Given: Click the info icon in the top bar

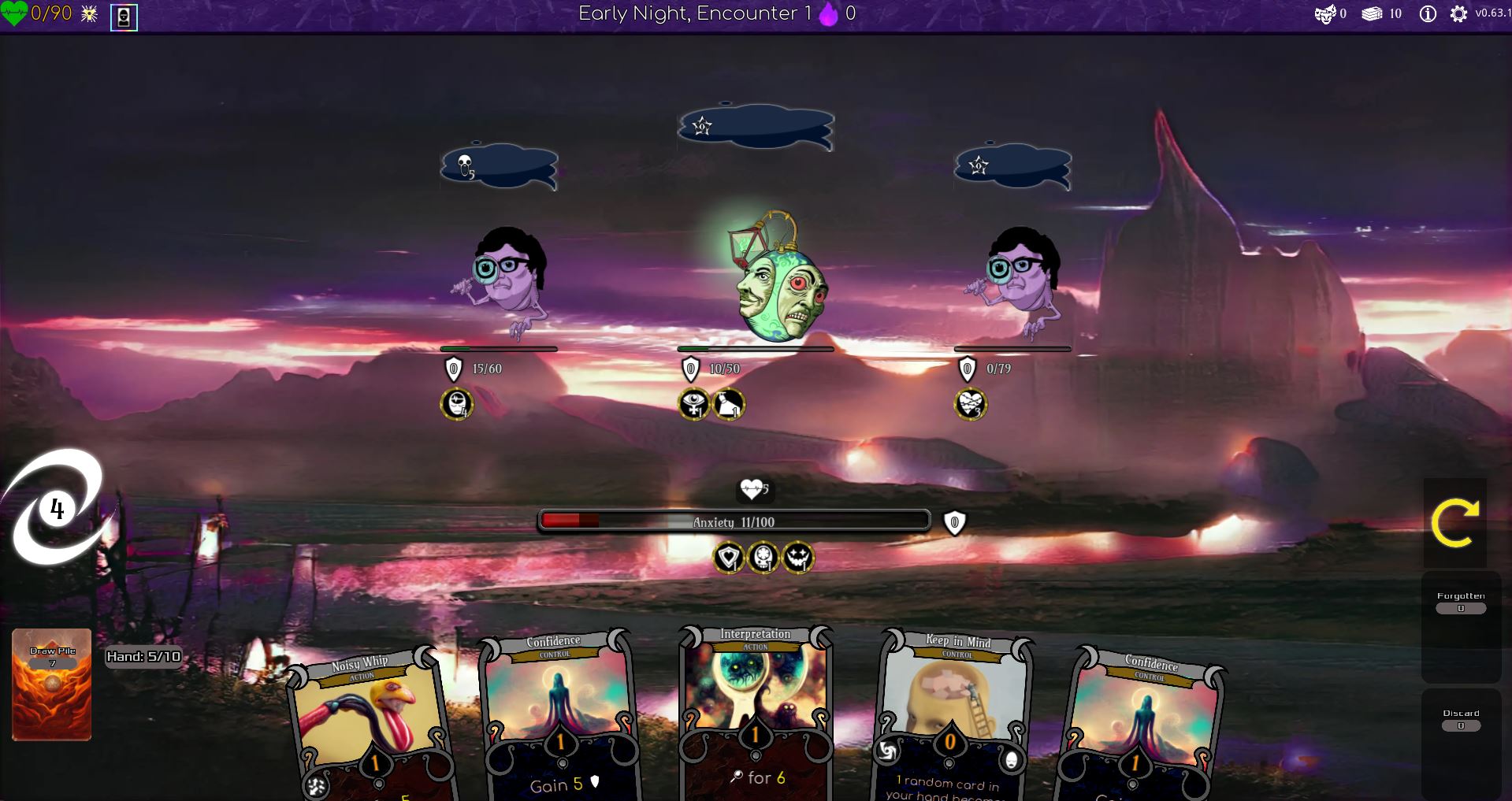Looking at the screenshot, I should tap(1428, 13).
